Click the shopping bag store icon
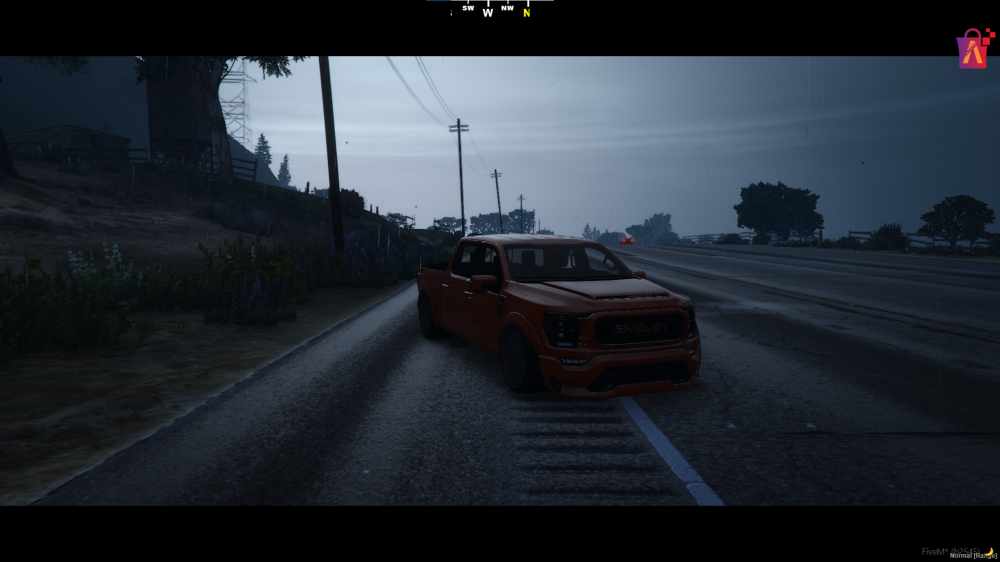The width and height of the screenshot is (1000, 562). [x=975, y=49]
